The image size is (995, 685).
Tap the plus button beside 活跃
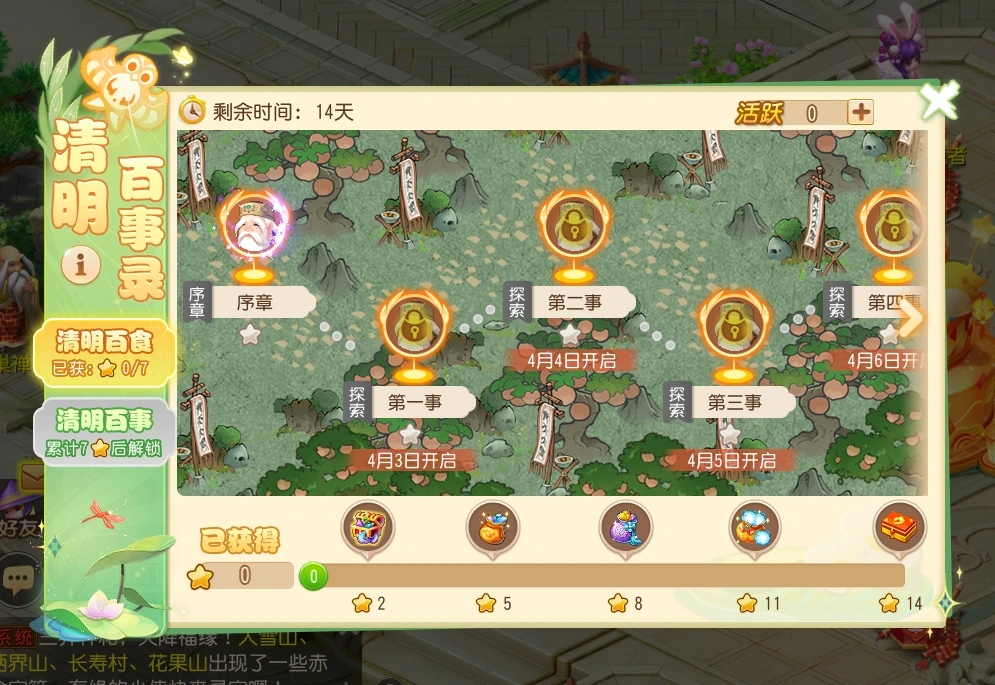pyautogui.click(x=860, y=112)
